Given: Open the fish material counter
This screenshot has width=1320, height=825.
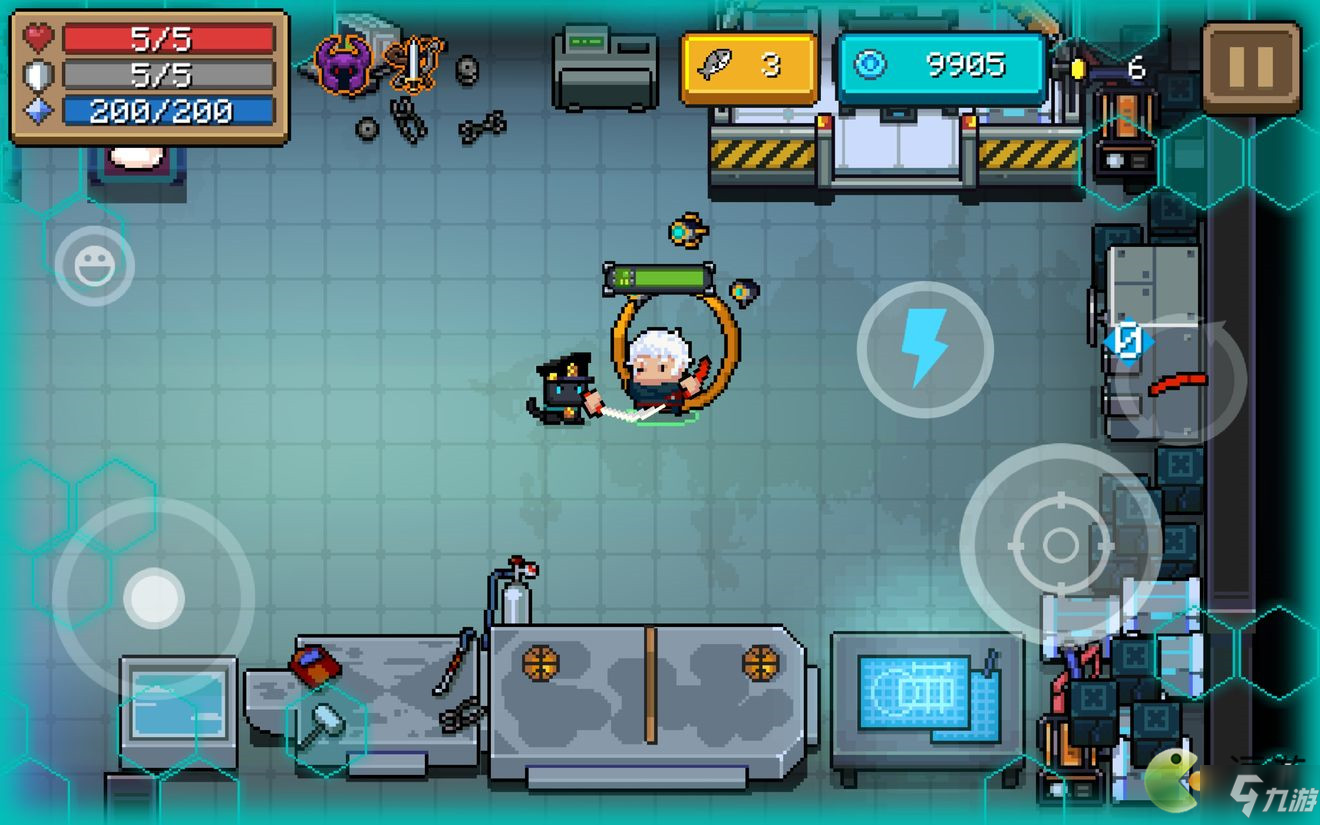Looking at the screenshot, I should point(749,67).
